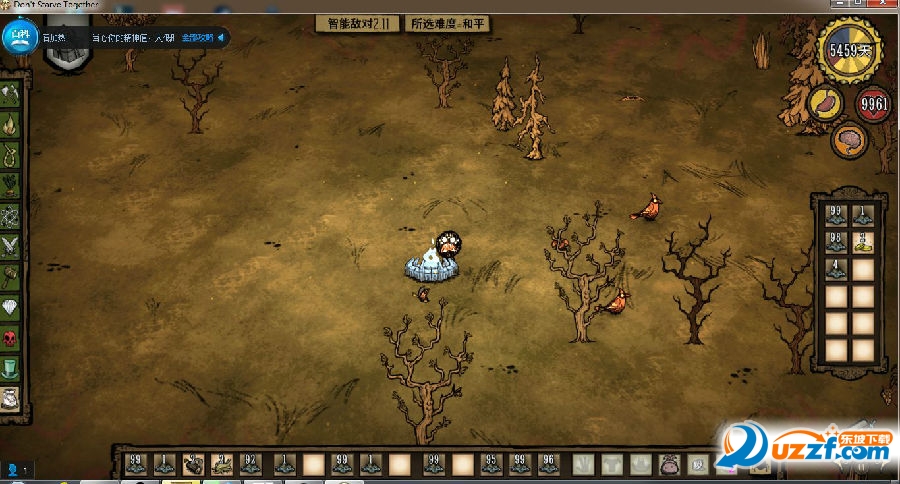Switch to the Survival tab with rope loop
900x484 pixels.
coord(11,156)
